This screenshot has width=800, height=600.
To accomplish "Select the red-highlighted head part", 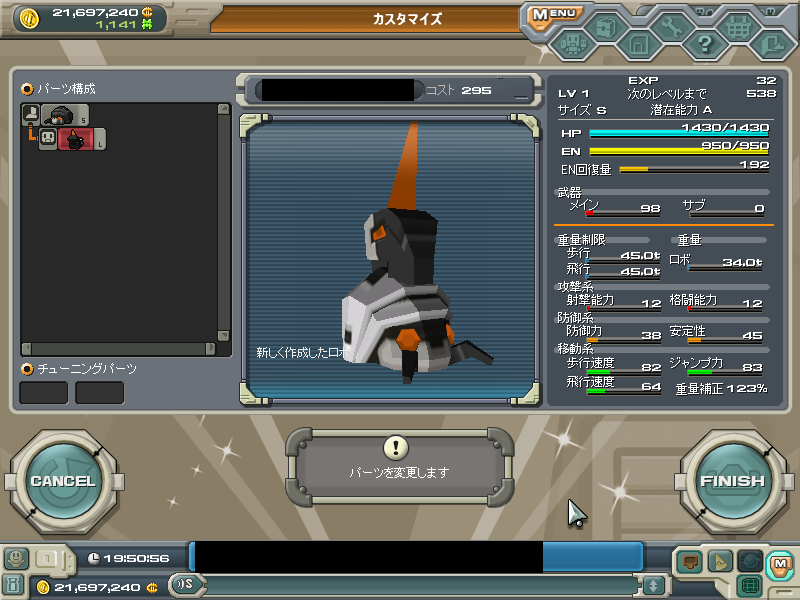I will click(74, 140).
